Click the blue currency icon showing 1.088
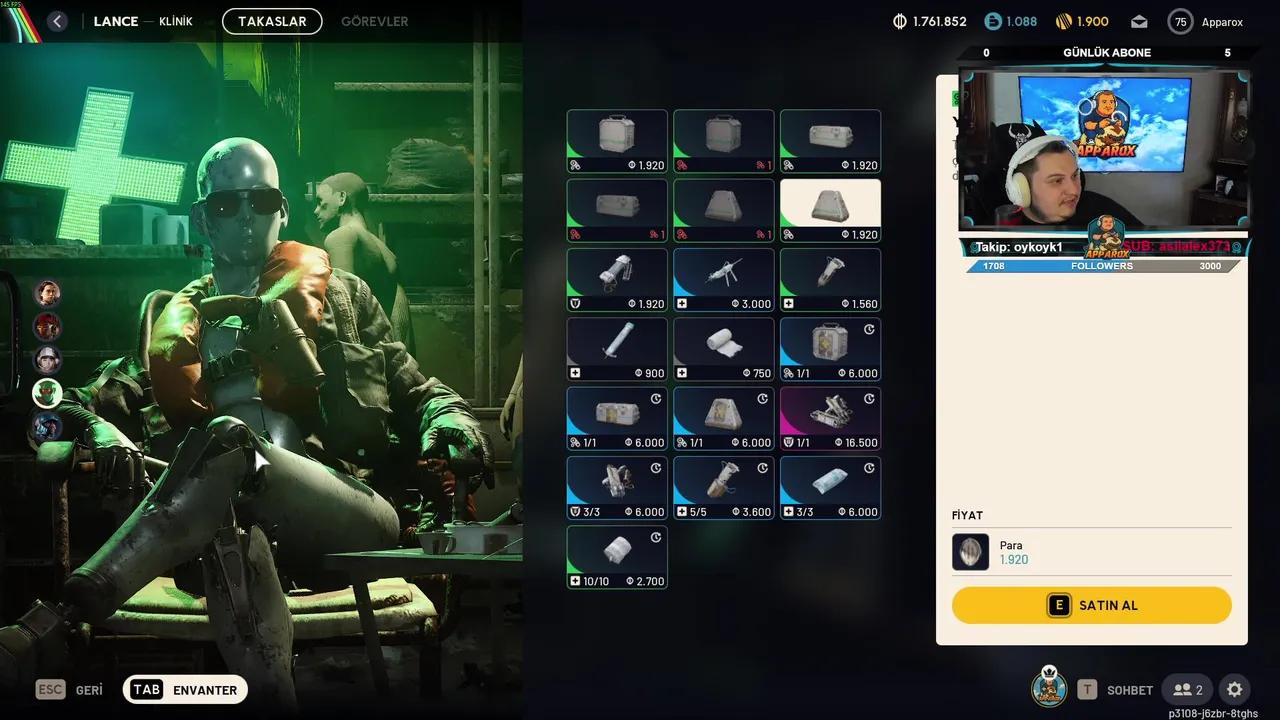 (x=991, y=20)
